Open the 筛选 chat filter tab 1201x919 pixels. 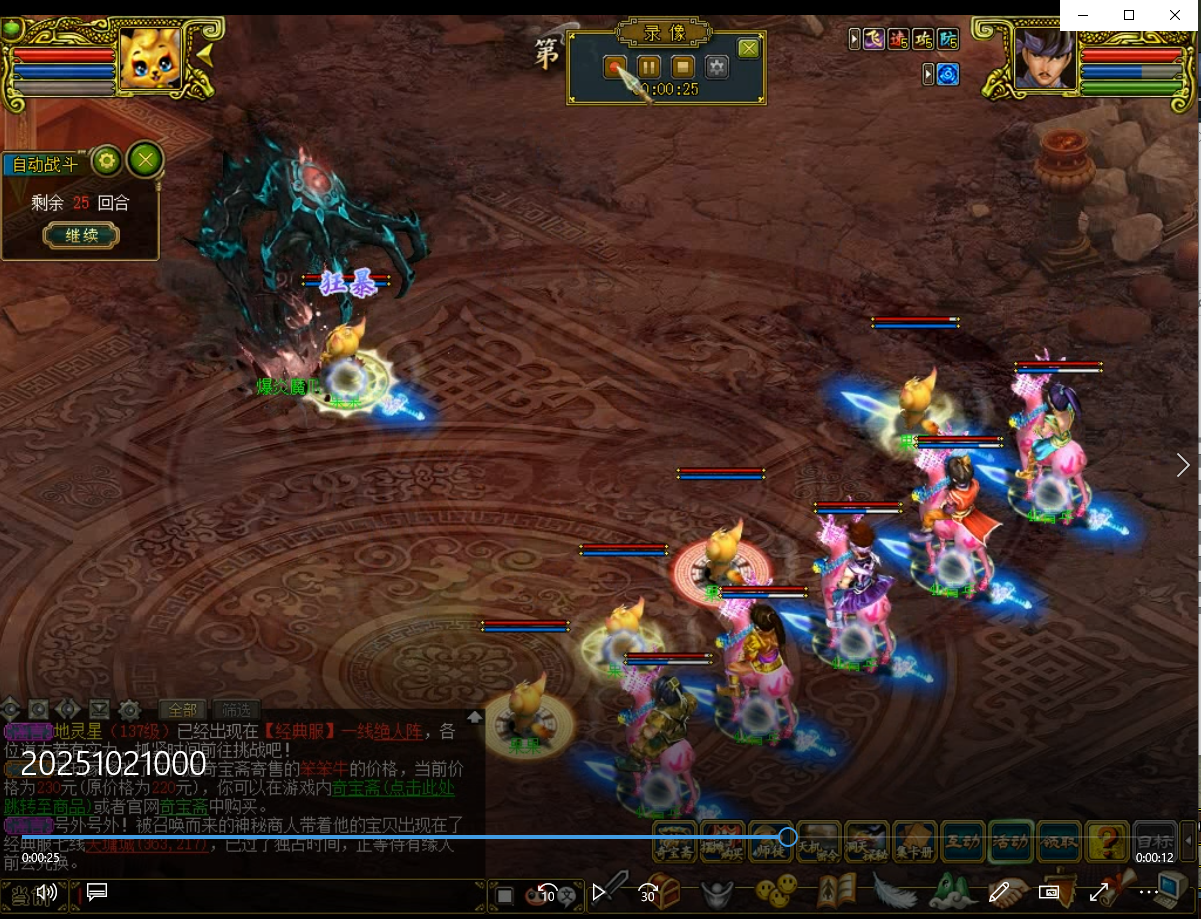click(x=235, y=710)
